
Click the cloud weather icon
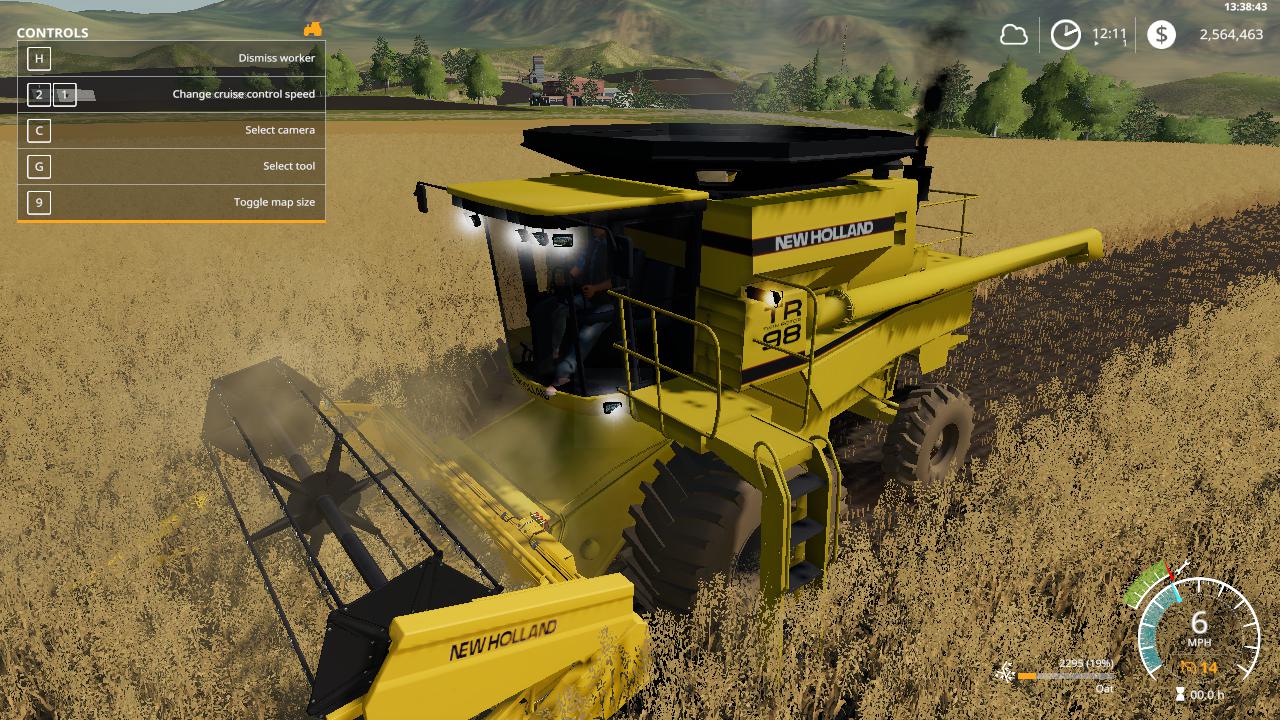[1014, 35]
